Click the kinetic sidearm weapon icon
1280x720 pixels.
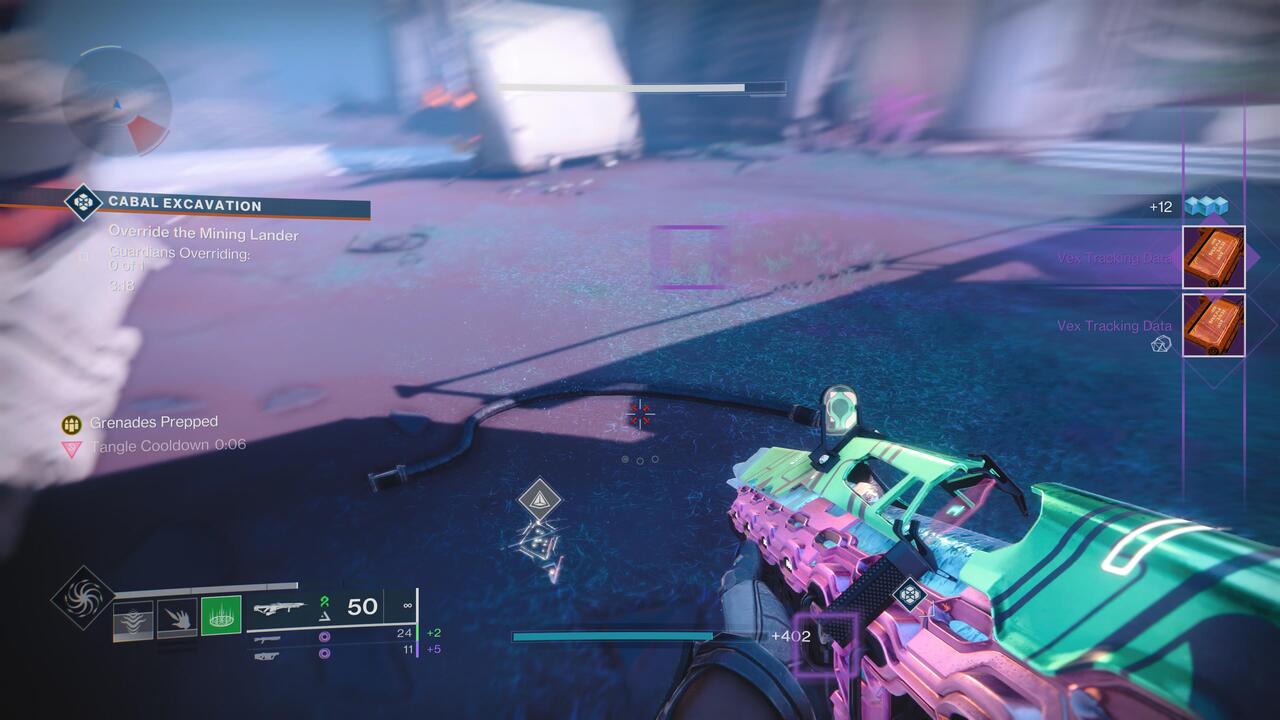coord(268,638)
